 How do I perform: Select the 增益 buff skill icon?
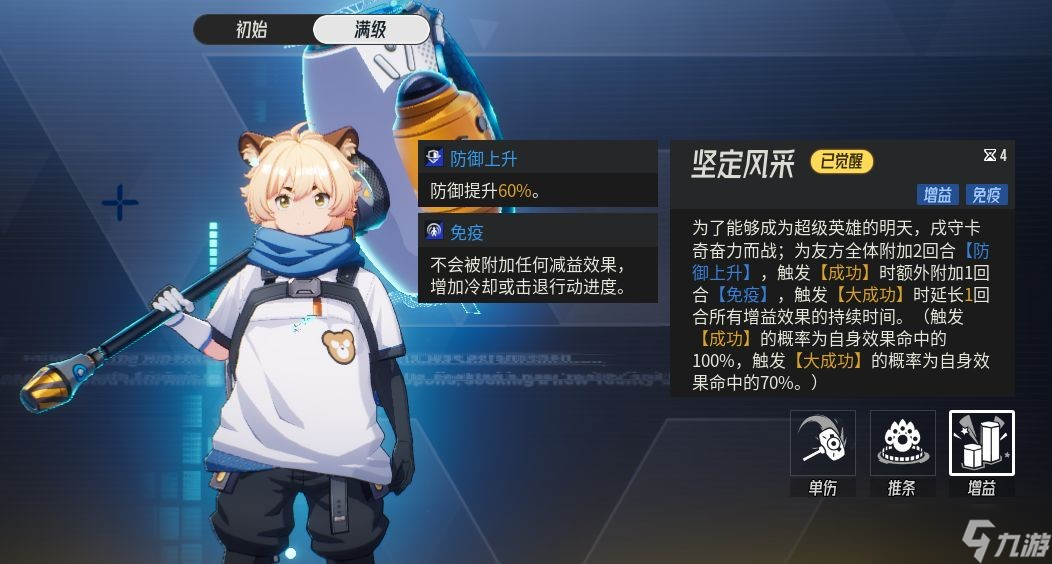981,443
